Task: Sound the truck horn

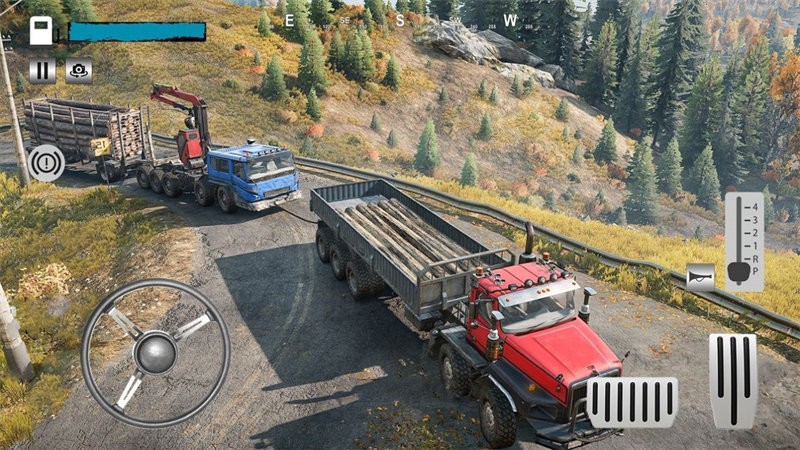Action: 701,277
